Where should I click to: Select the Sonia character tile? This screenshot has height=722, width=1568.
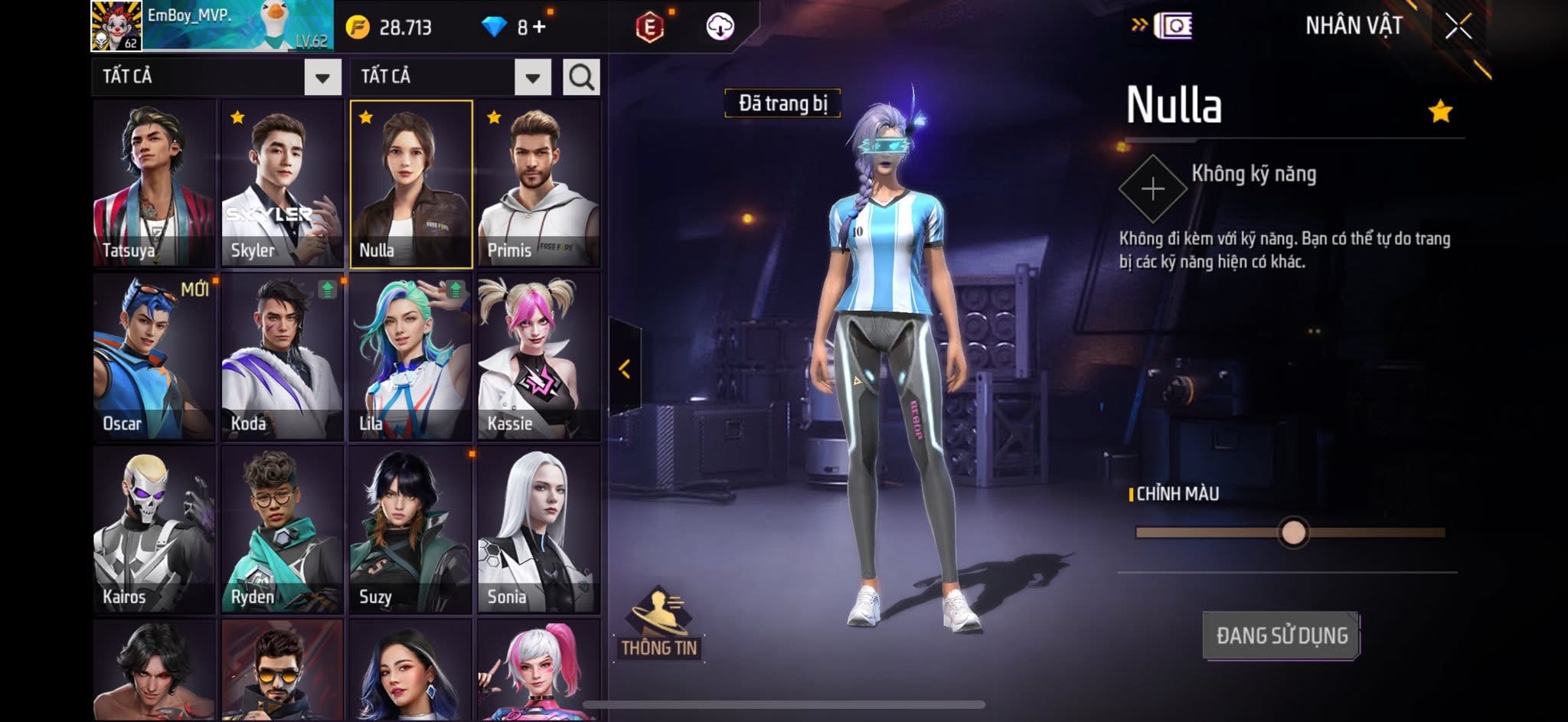point(538,530)
